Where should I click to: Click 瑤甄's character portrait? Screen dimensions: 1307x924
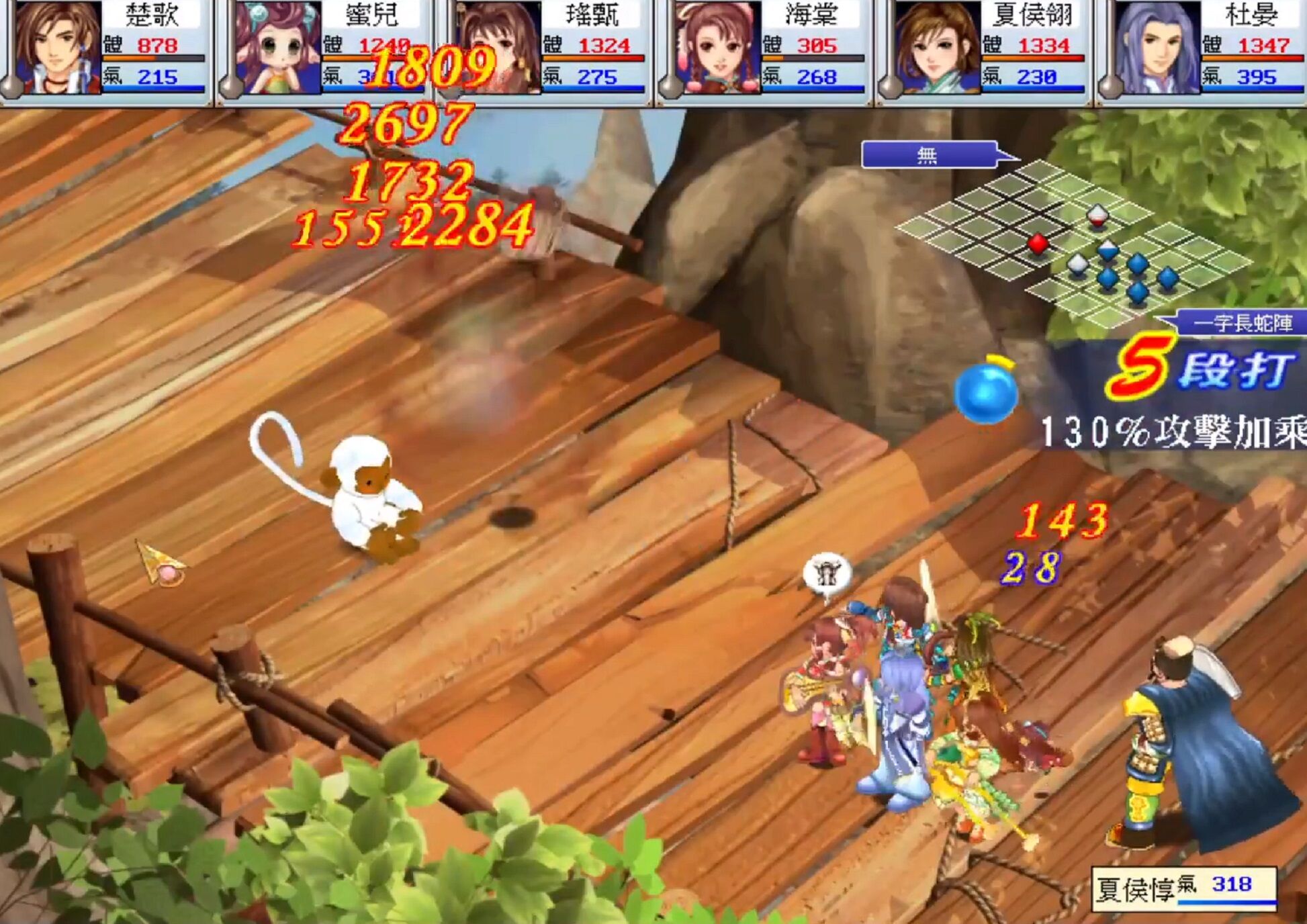pyautogui.click(x=498, y=48)
